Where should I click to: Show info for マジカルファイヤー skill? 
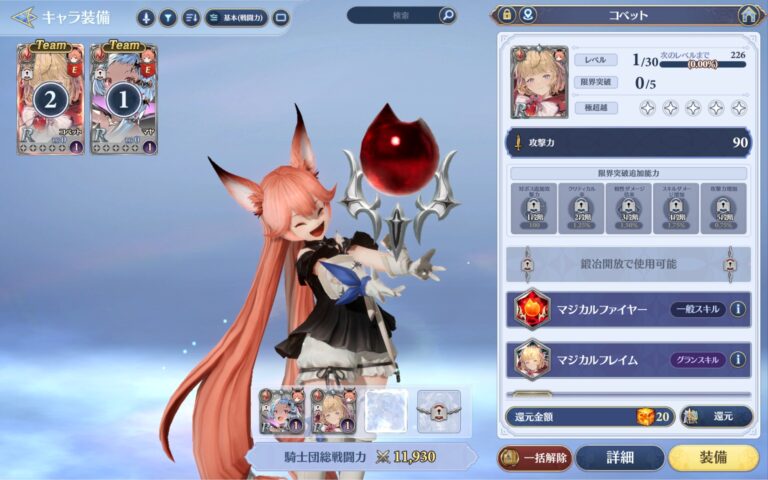click(x=738, y=309)
